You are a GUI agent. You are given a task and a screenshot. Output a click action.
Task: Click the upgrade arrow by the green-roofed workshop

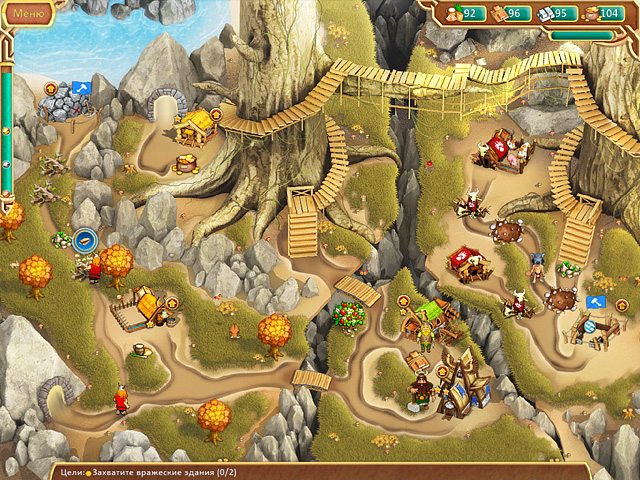point(403,299)
